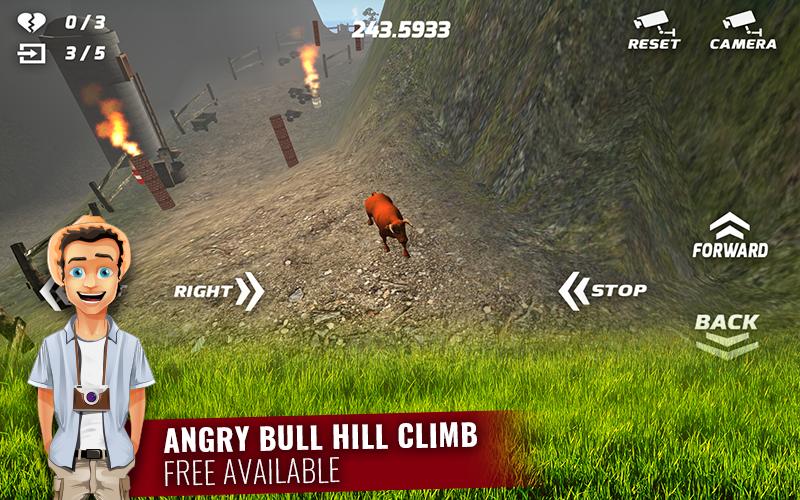Viewport: 800px width, 500px height.
Task: Switch view with the CAMERA button
Action: (742, 30)
